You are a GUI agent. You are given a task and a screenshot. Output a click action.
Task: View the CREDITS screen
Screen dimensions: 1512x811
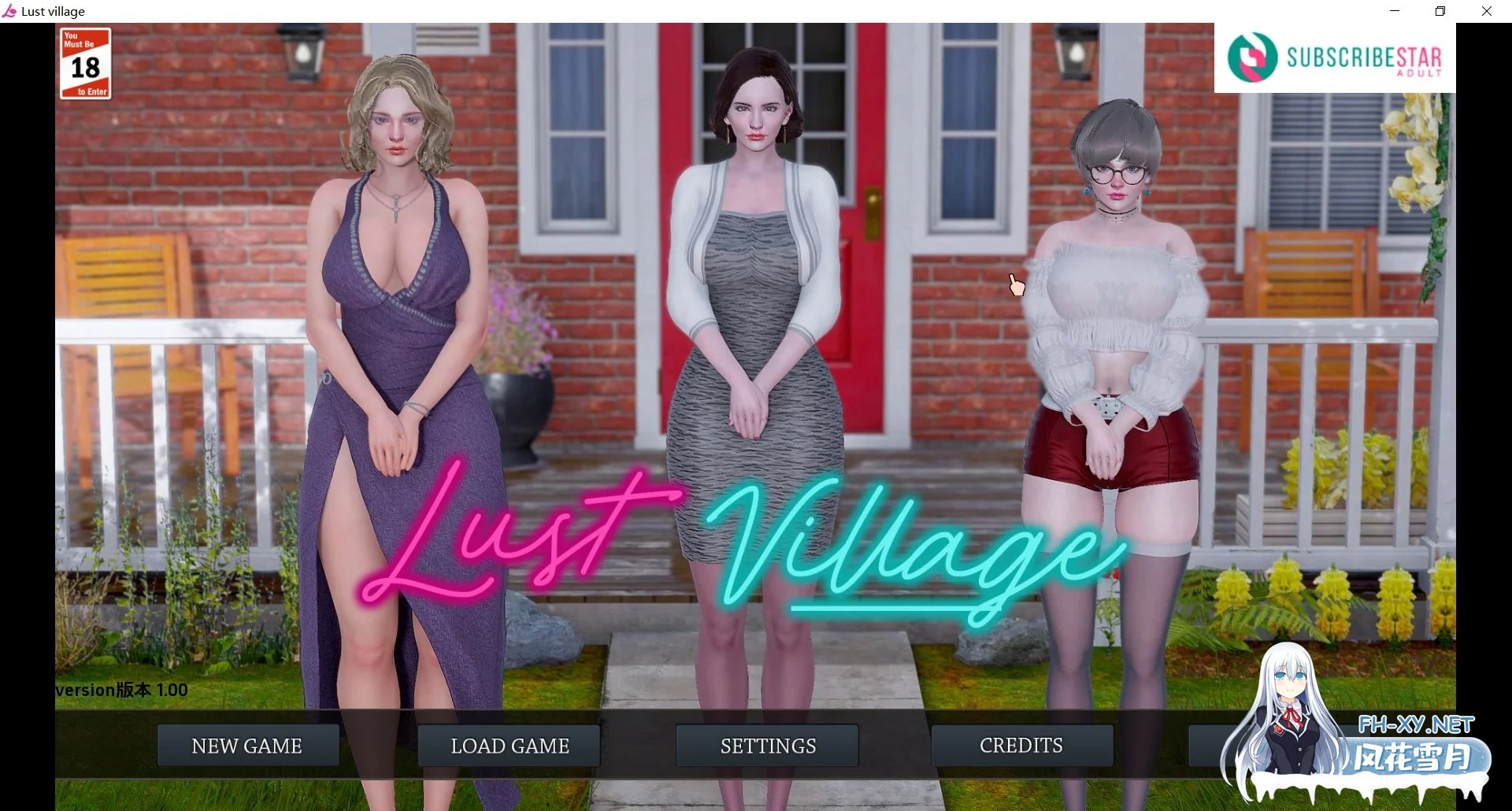tap(1021, 746)
